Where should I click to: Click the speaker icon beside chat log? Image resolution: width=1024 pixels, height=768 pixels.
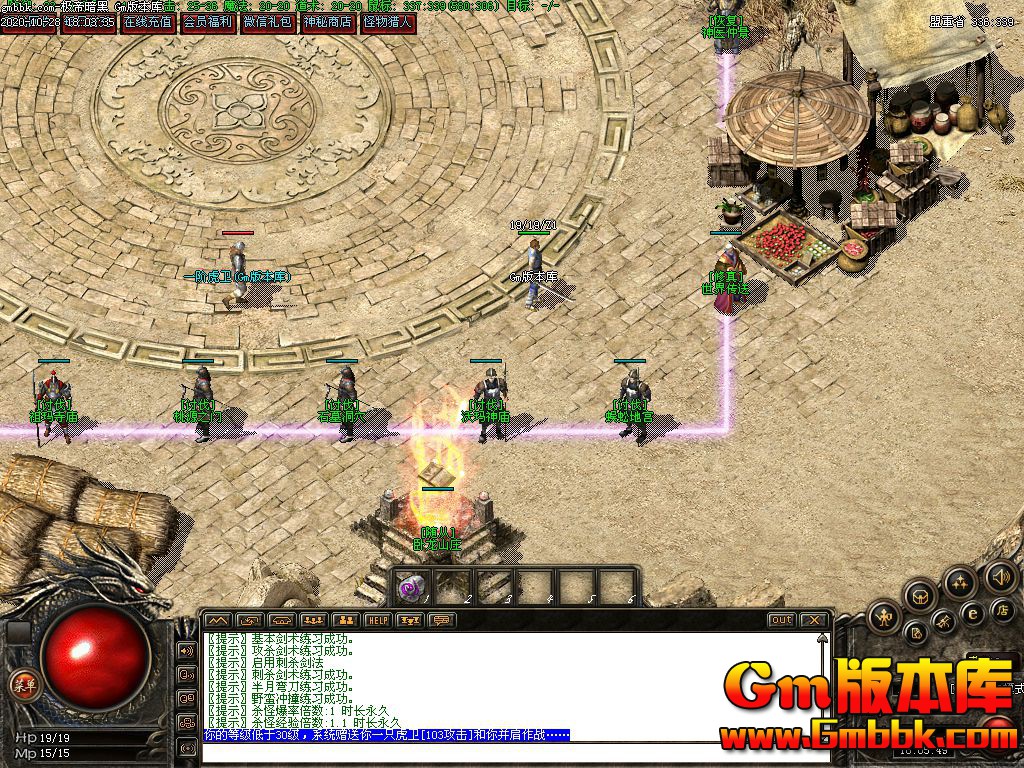pos(186,651)
